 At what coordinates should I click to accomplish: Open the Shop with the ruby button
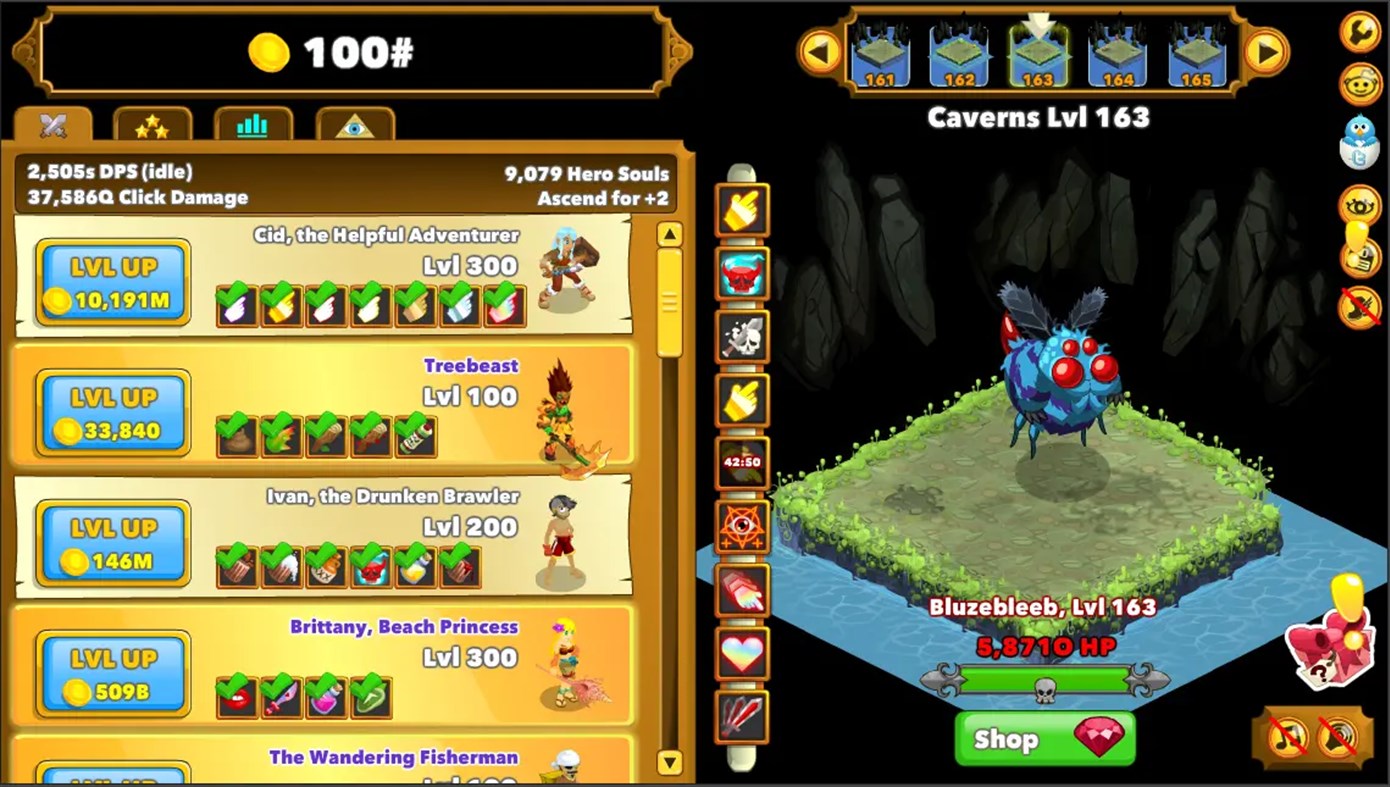click(x=1044, y=739)
